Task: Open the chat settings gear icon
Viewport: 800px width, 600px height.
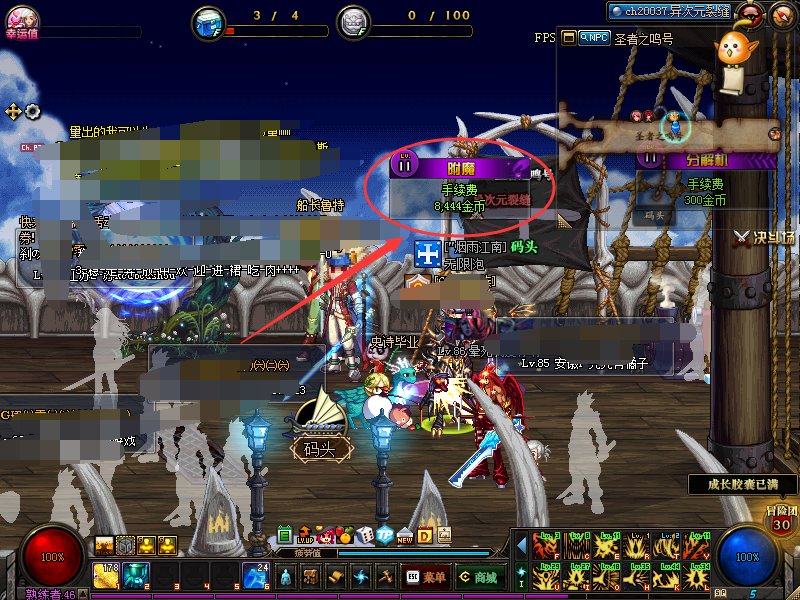Action: point(33,111)
